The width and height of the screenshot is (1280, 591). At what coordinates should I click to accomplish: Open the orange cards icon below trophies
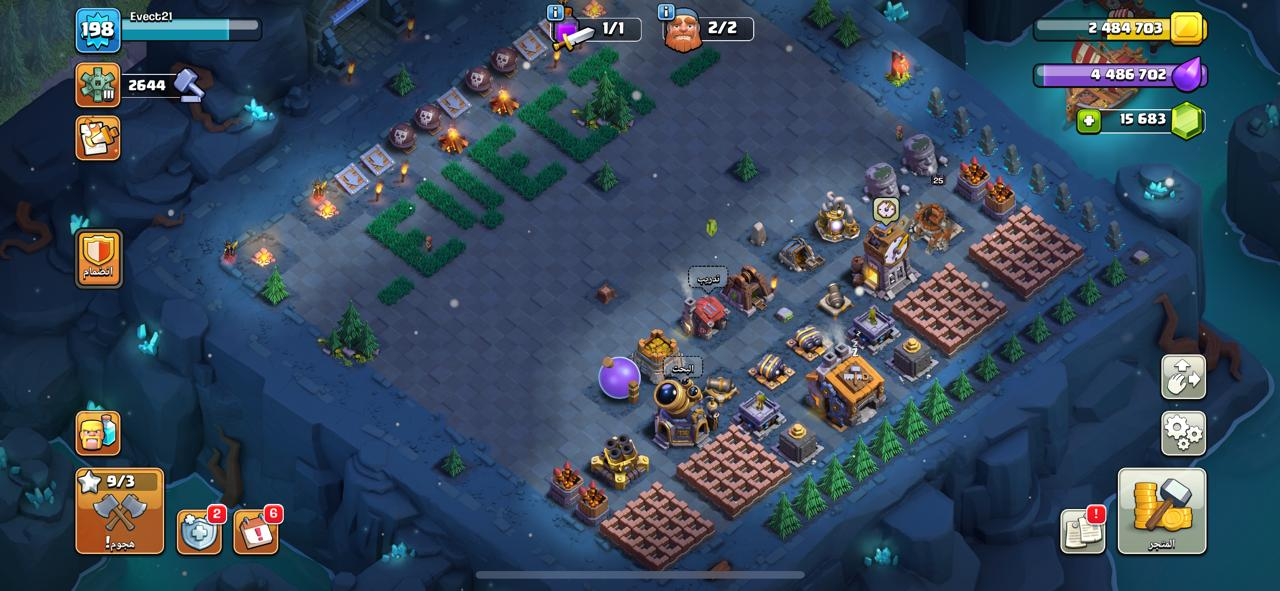98,138
